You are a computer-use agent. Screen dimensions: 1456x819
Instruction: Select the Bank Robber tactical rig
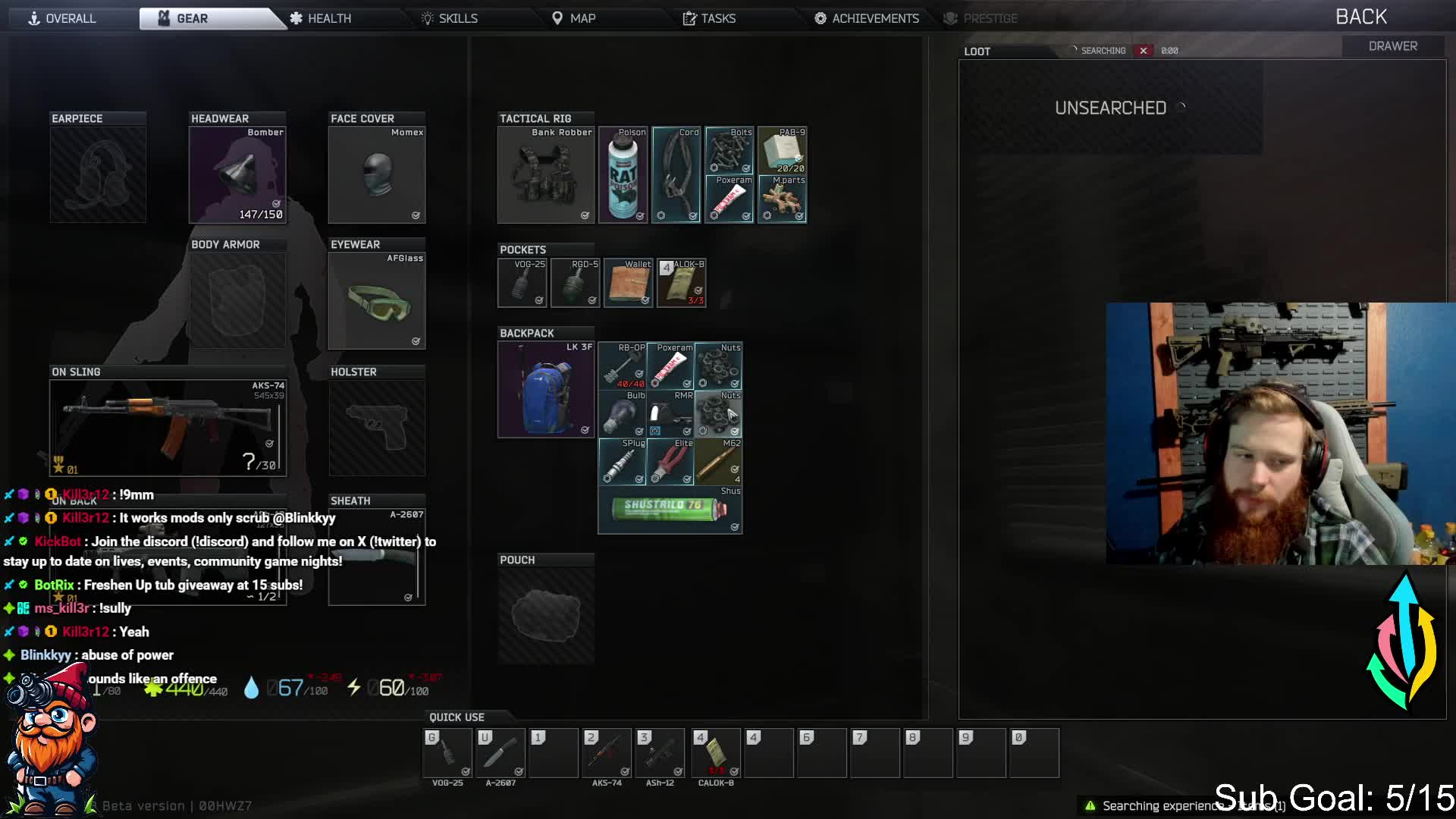(x=545, y=175)
